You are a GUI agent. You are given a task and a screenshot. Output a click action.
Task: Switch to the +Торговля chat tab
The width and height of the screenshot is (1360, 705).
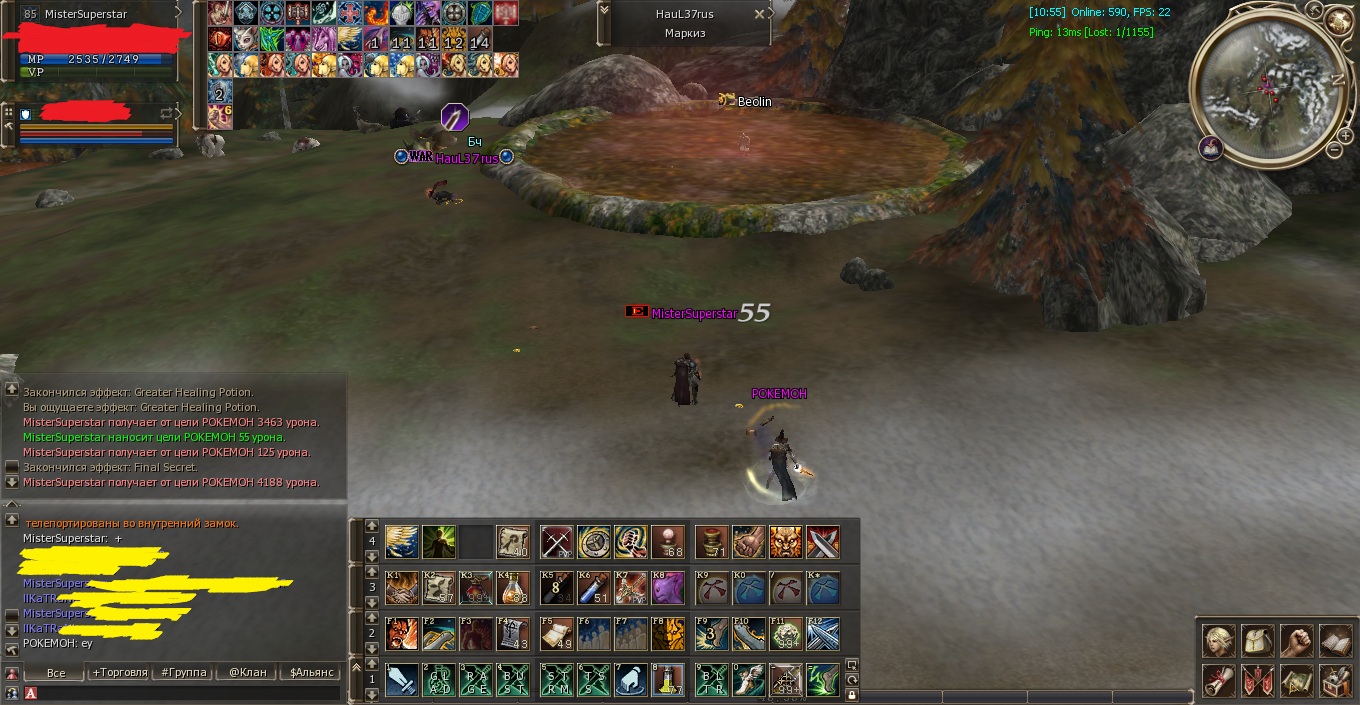click(x=120, y=672)
